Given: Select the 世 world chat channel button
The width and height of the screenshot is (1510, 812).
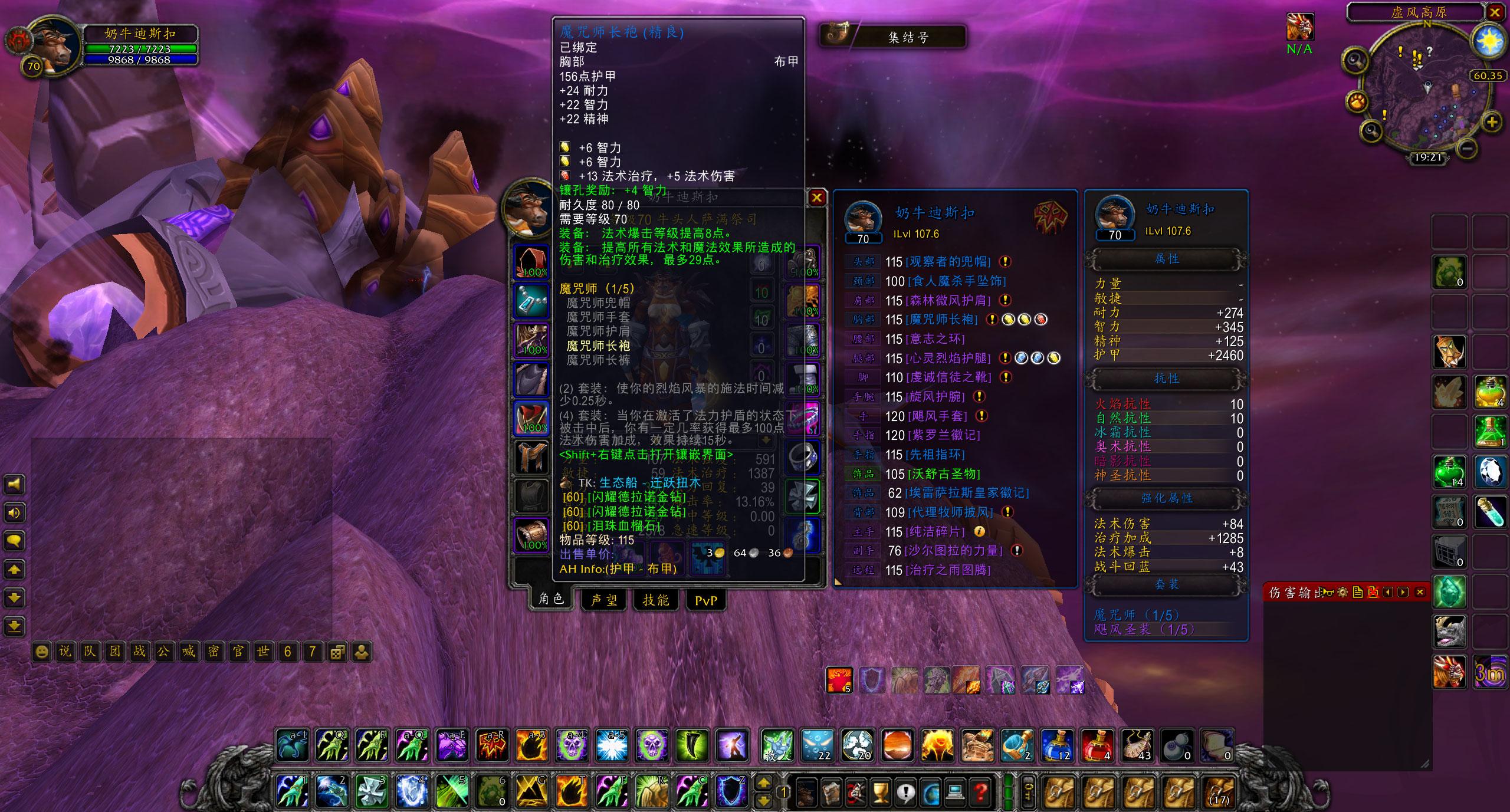Looking at the screenshot, I should pyautogui.click(x=262, y=652).
